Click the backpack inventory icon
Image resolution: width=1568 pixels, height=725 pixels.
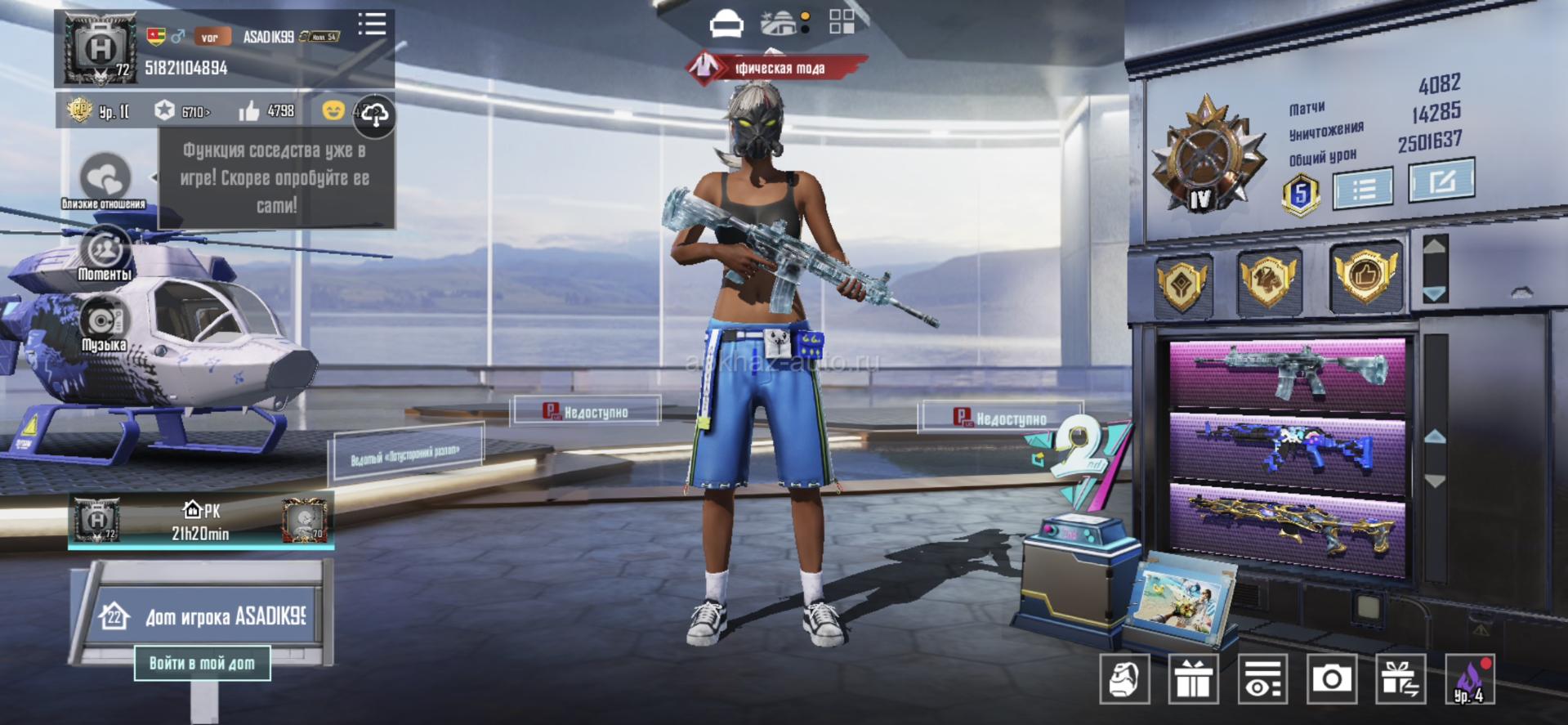1124,678
